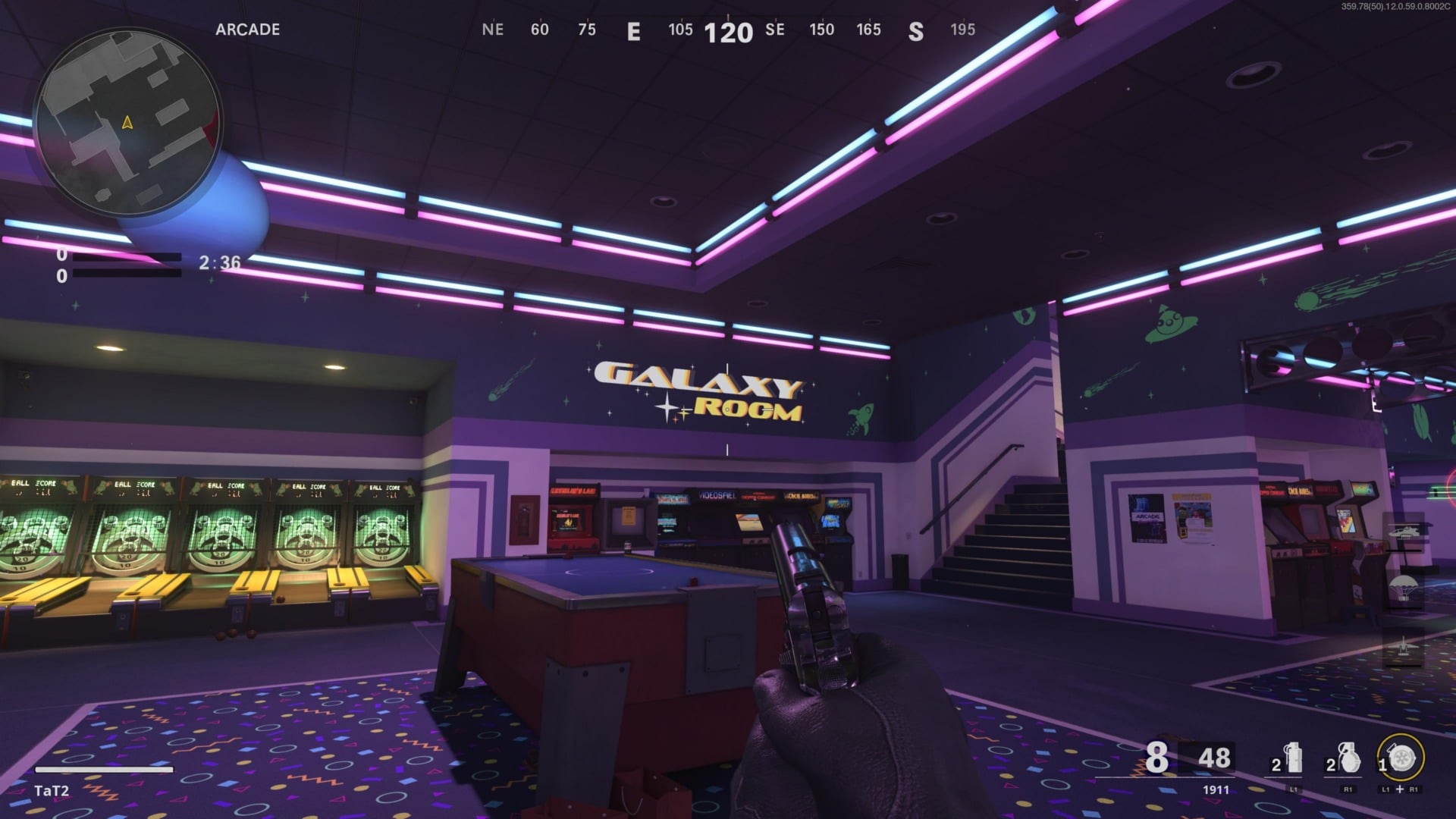
Task: Click the E marker on the compass
Action: (x=634, y=31)
